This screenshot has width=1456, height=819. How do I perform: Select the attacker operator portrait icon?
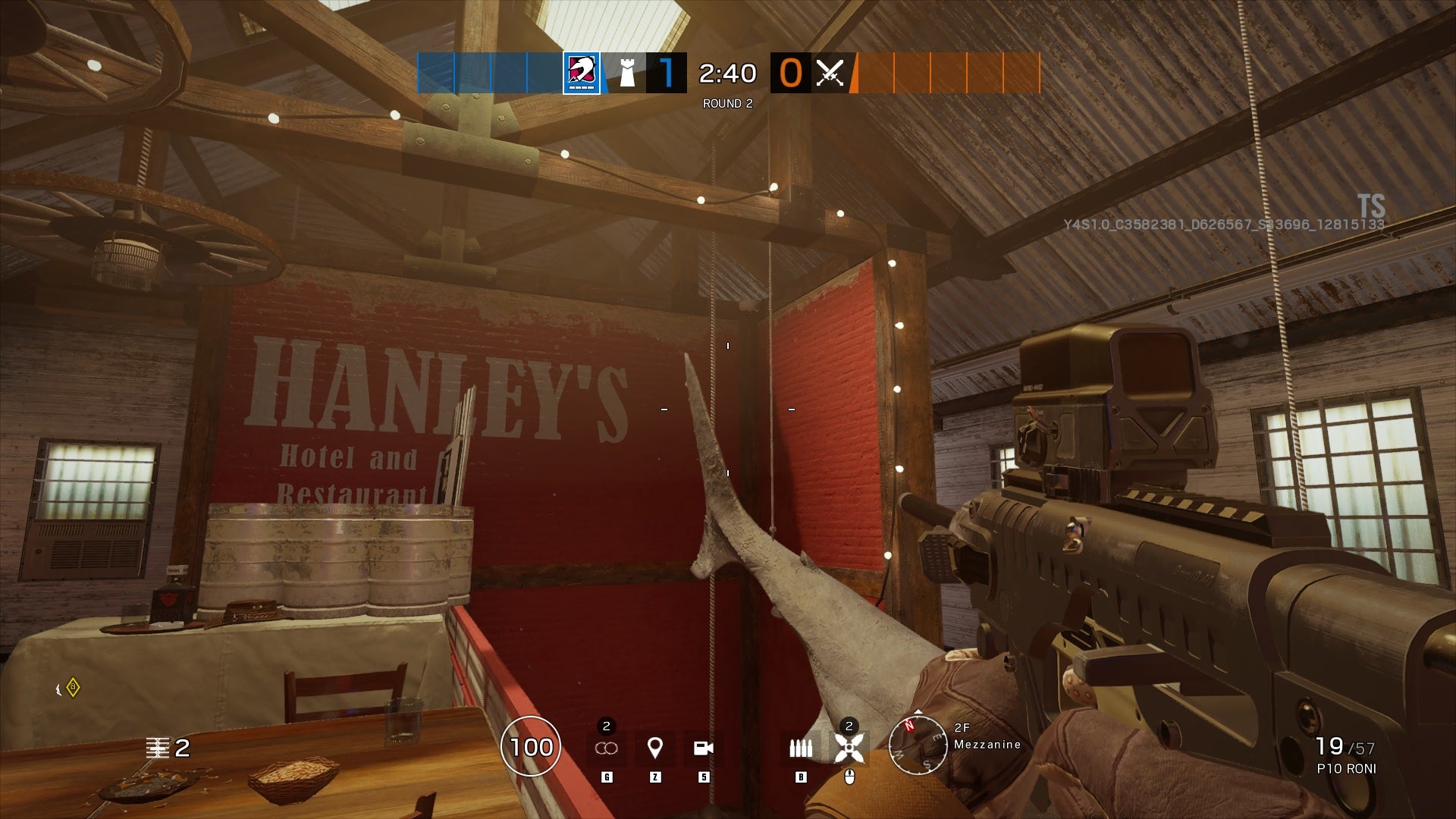pyautogui.click(x=579, y=74)
